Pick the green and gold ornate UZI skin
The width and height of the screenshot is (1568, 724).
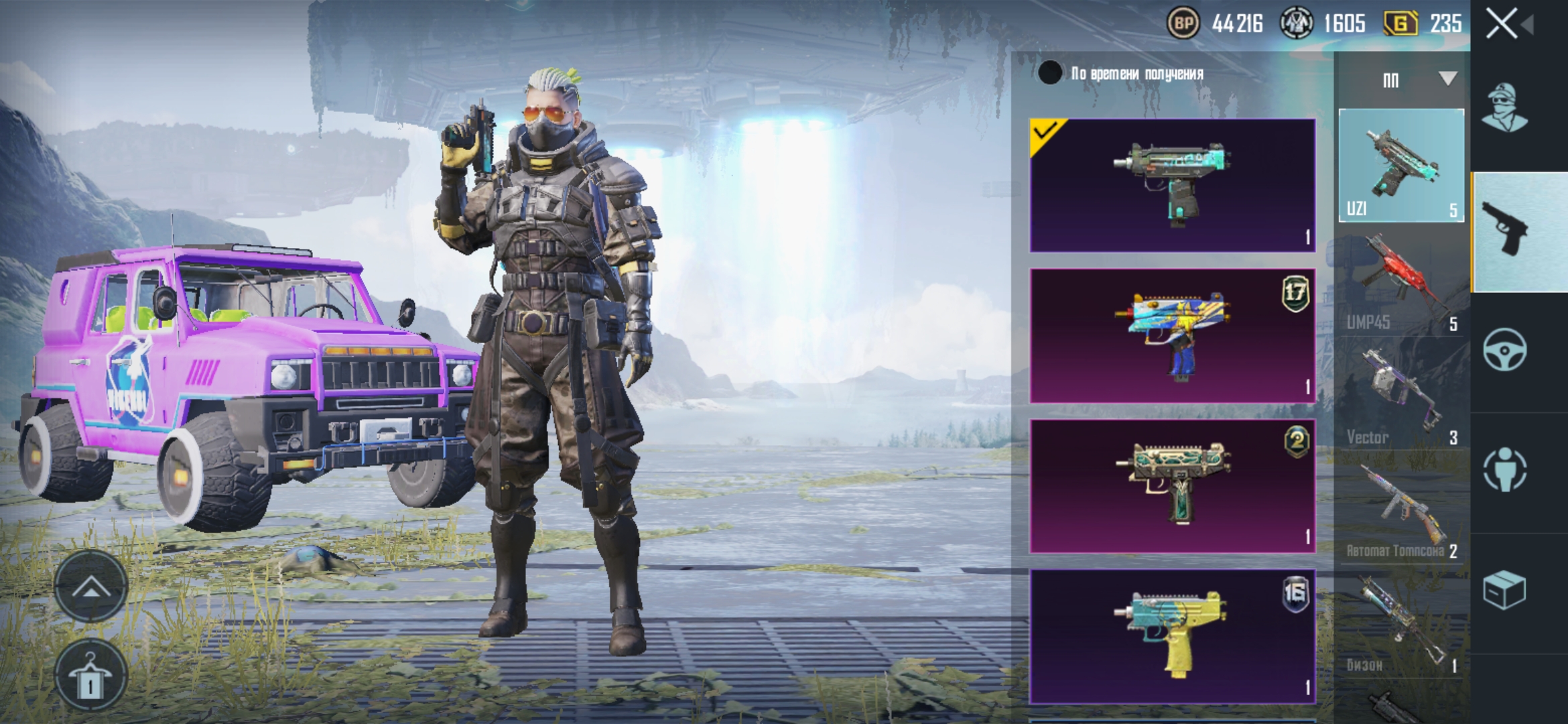point(1172,486)
